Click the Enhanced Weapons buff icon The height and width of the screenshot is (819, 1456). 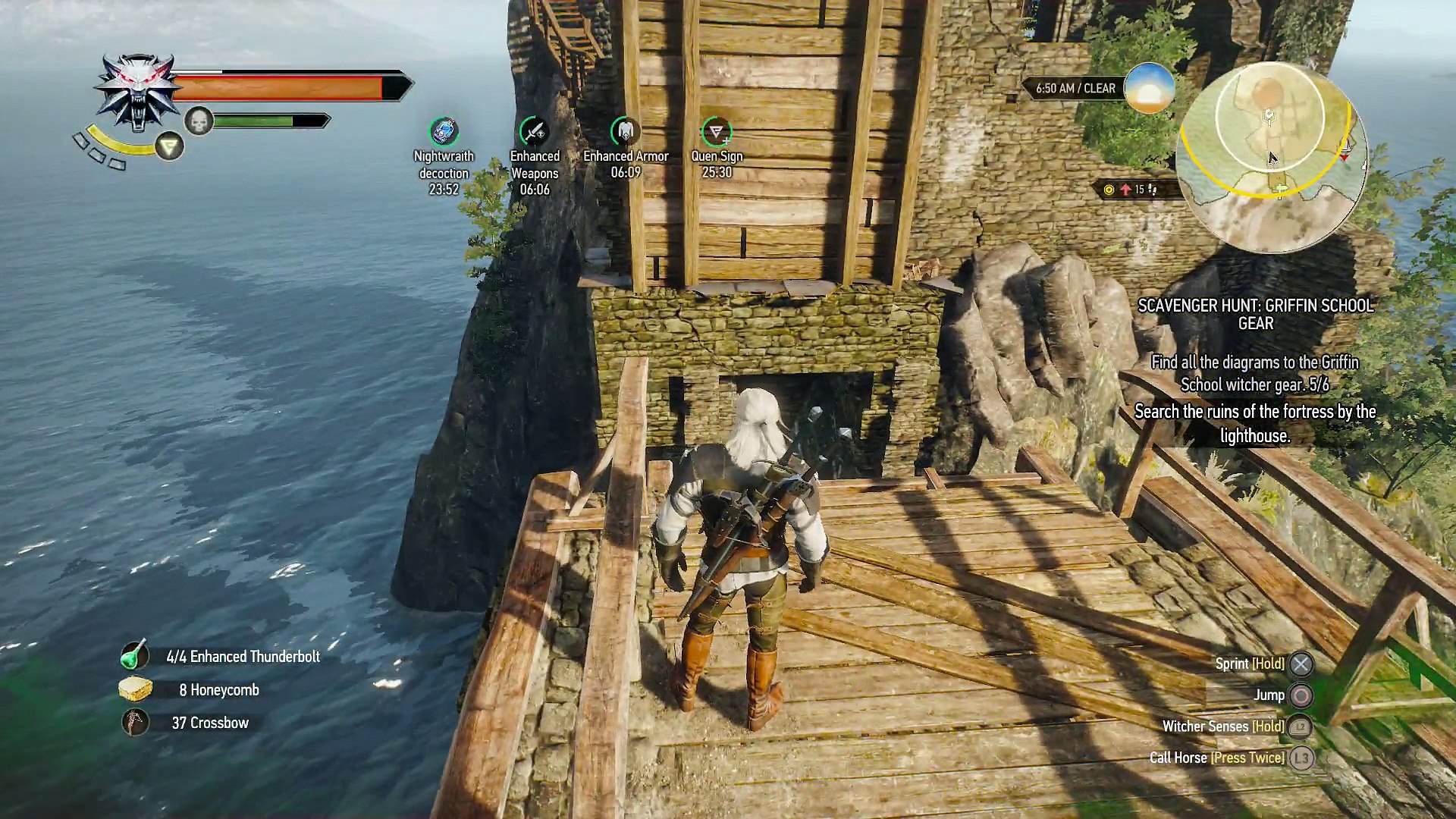[x=534, y=132]
